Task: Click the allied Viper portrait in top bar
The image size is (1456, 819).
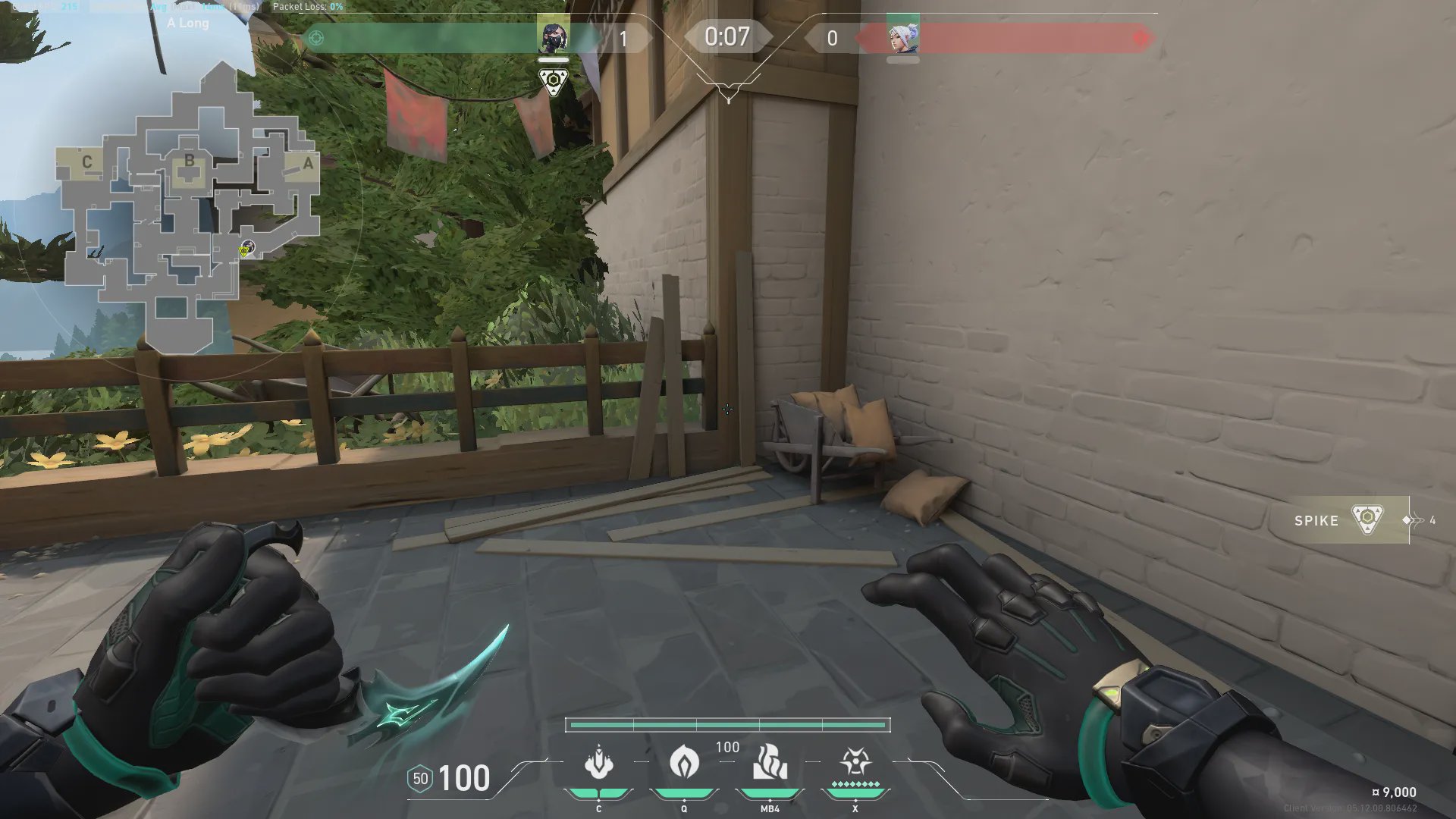Action: (553, 36)
